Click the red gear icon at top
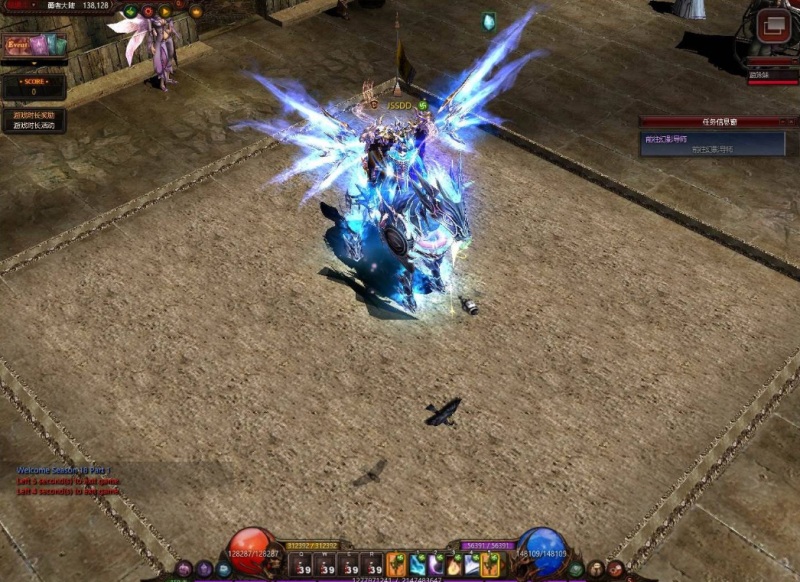Image resolution: width=800 pixels, height=582 pixels. pos(147,12)
